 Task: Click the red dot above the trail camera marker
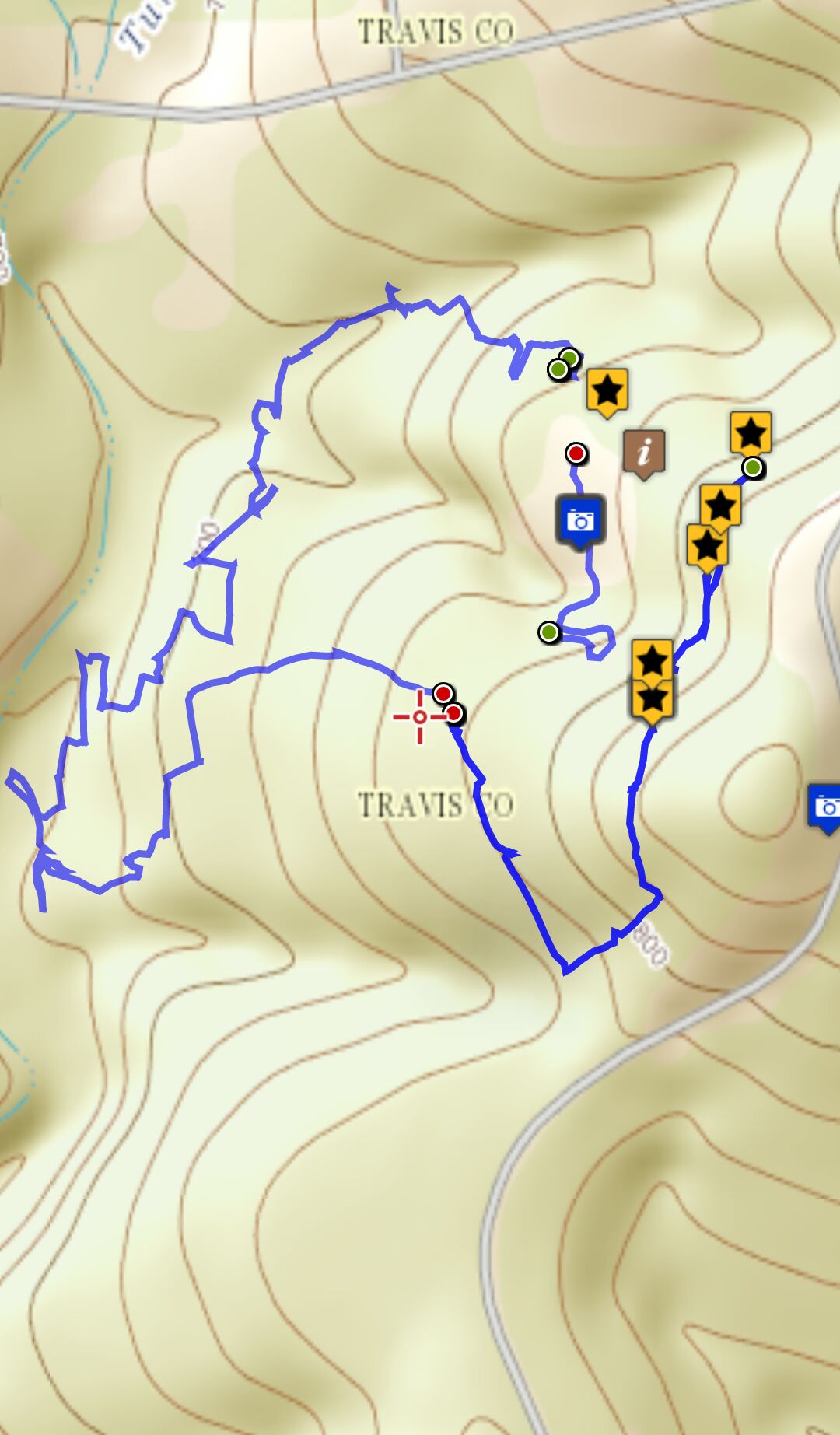576,453
